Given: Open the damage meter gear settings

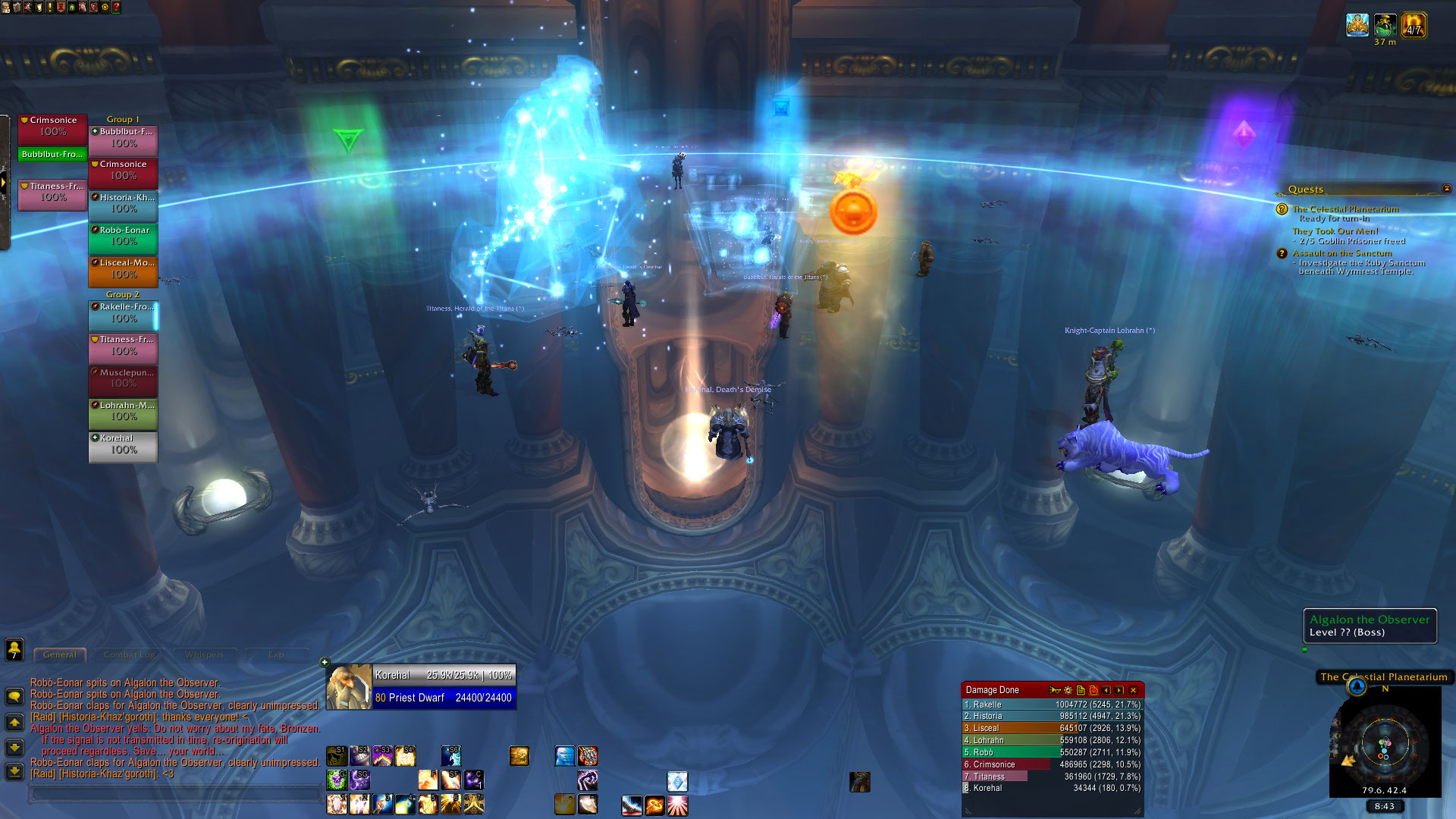Looking at the screenshot, I should pyautogui.click(x=1068, y=690).
